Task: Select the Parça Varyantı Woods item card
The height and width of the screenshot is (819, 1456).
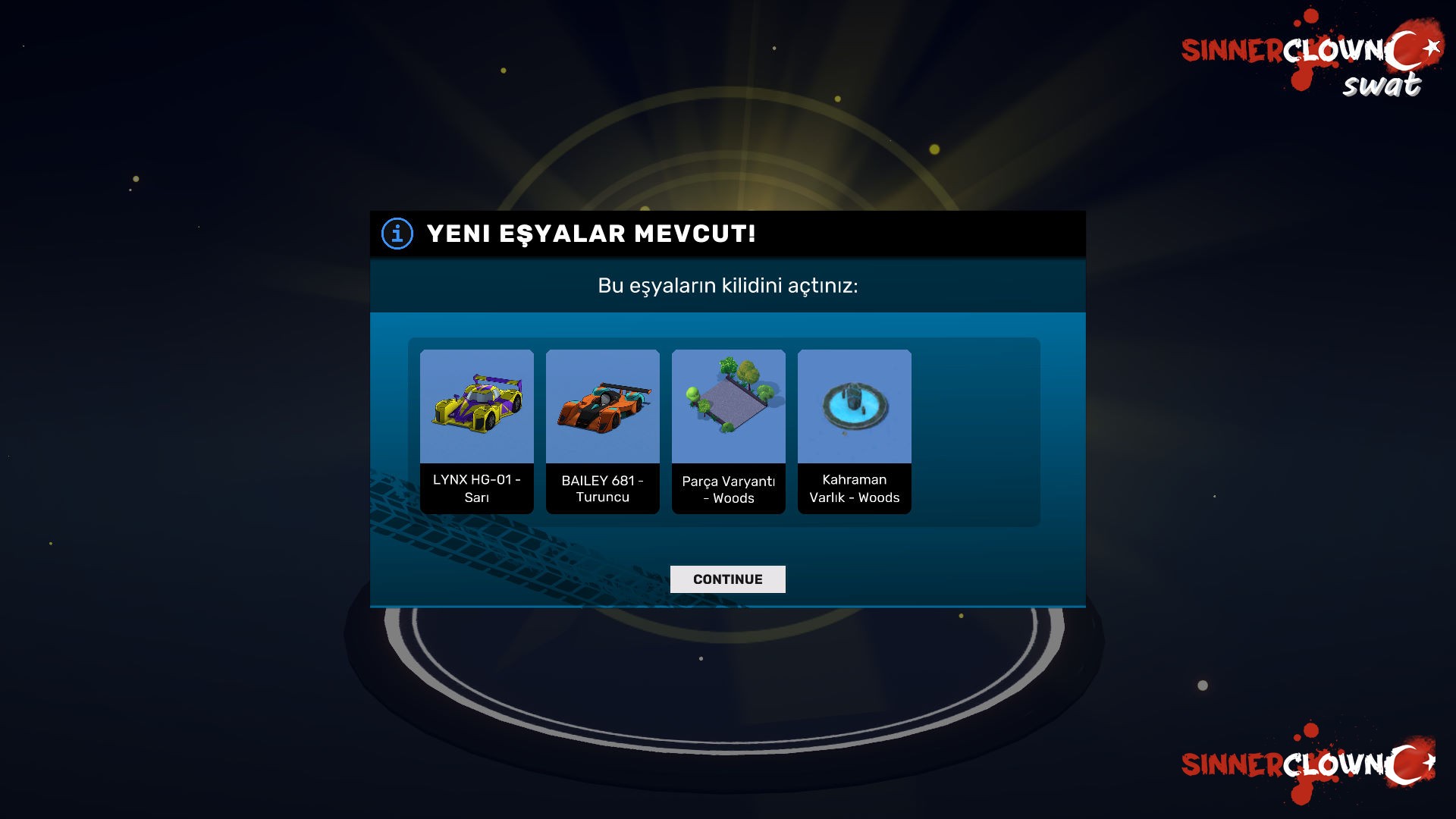Action: [728, 431]
